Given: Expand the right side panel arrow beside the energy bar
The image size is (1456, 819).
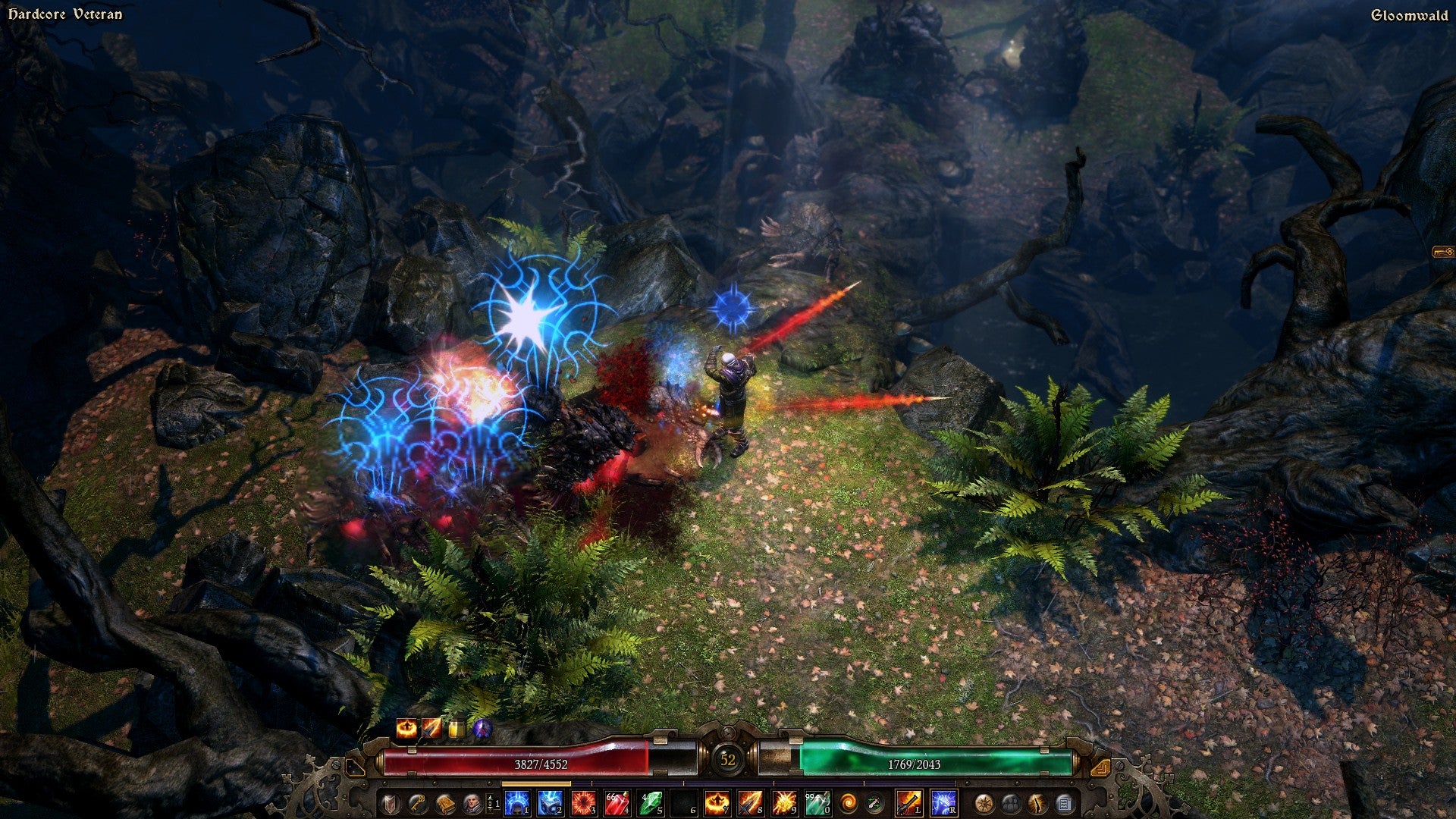Looking at the screenshot, I should click(1101, 768).
